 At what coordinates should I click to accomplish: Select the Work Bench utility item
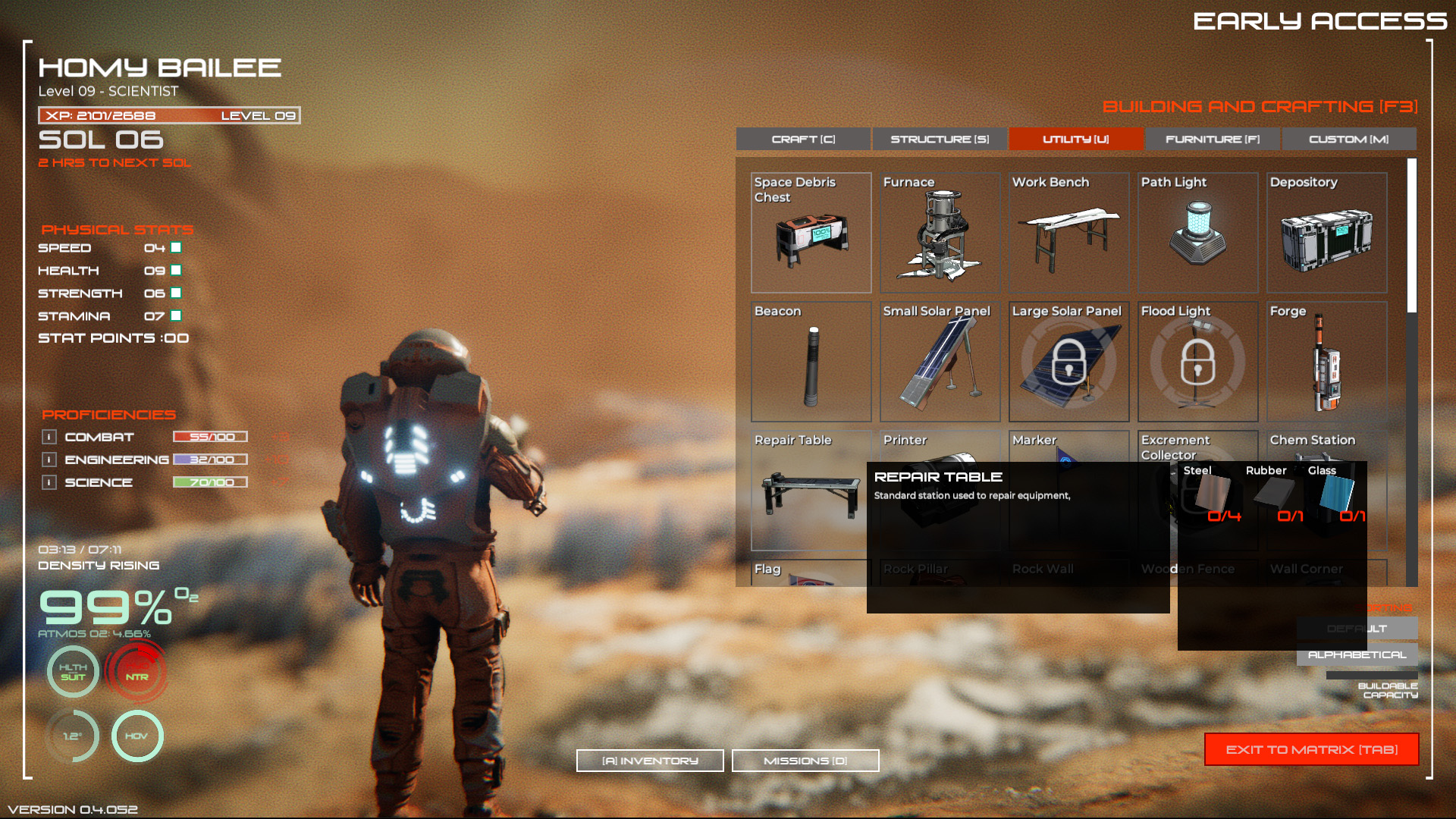(x=1068, y=231)
